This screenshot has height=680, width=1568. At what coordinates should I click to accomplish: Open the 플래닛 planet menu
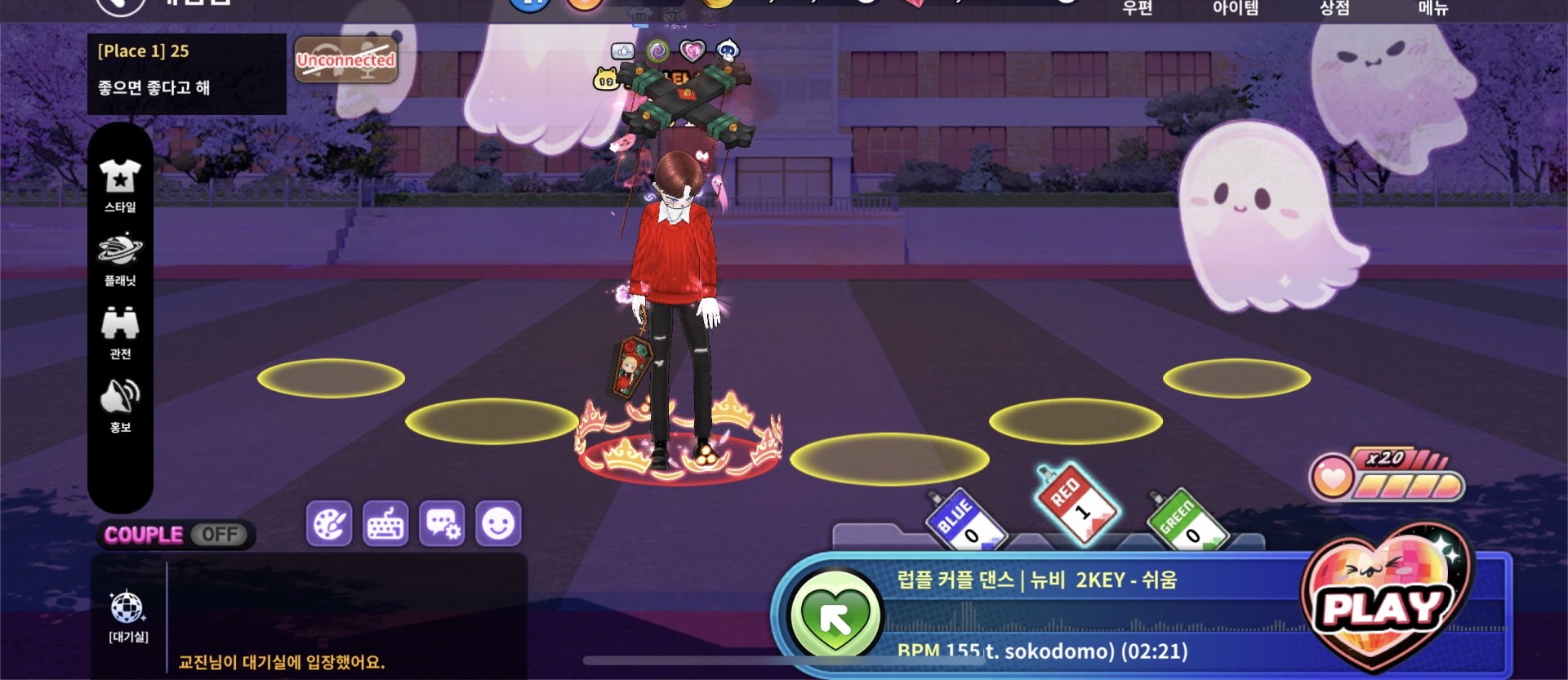coord(120,259)
